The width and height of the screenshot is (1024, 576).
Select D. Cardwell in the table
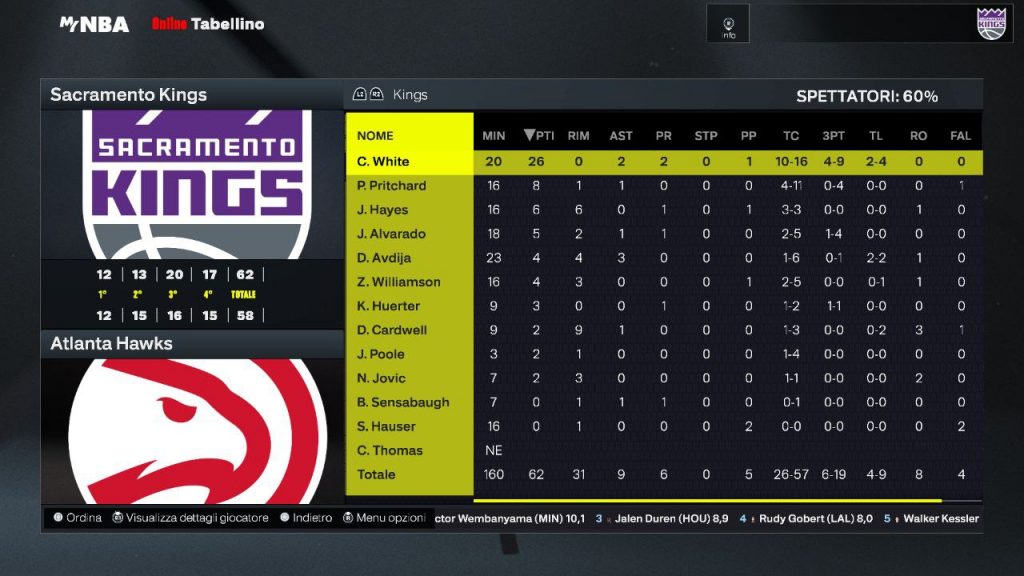click(x=391, y=330)
